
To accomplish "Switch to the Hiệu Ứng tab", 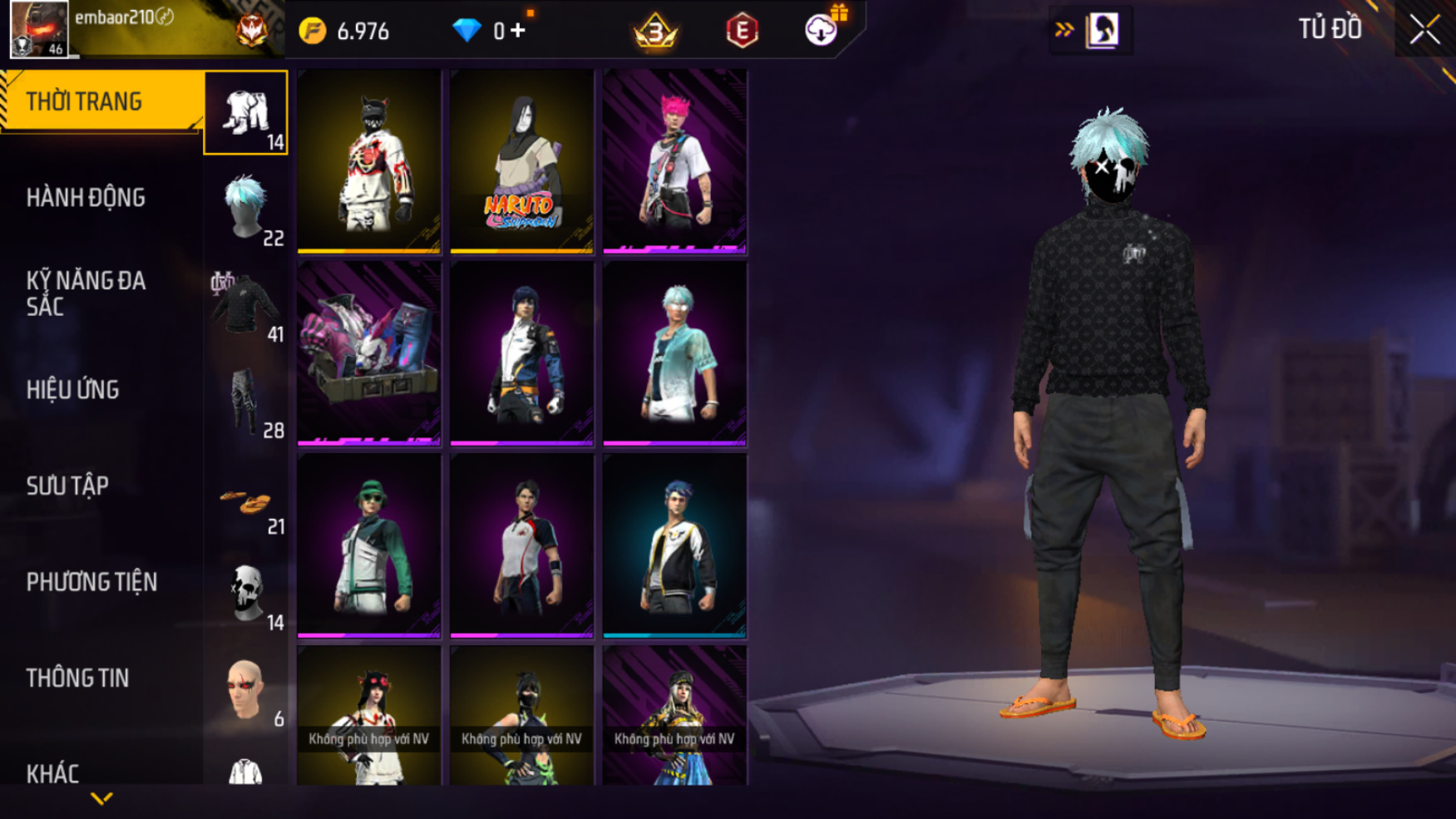I will point(73,389).
